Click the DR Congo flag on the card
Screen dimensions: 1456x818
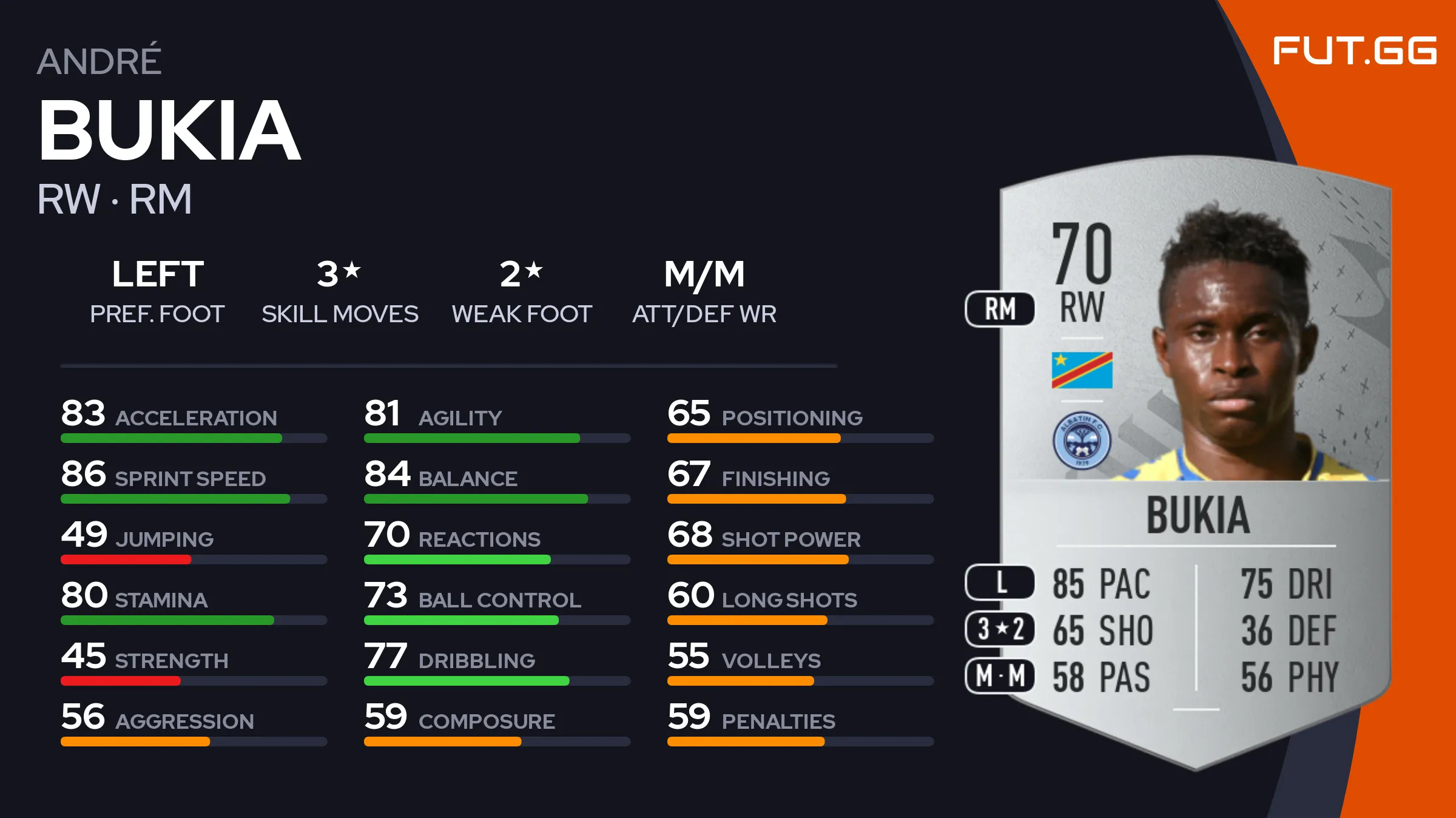1082,370
